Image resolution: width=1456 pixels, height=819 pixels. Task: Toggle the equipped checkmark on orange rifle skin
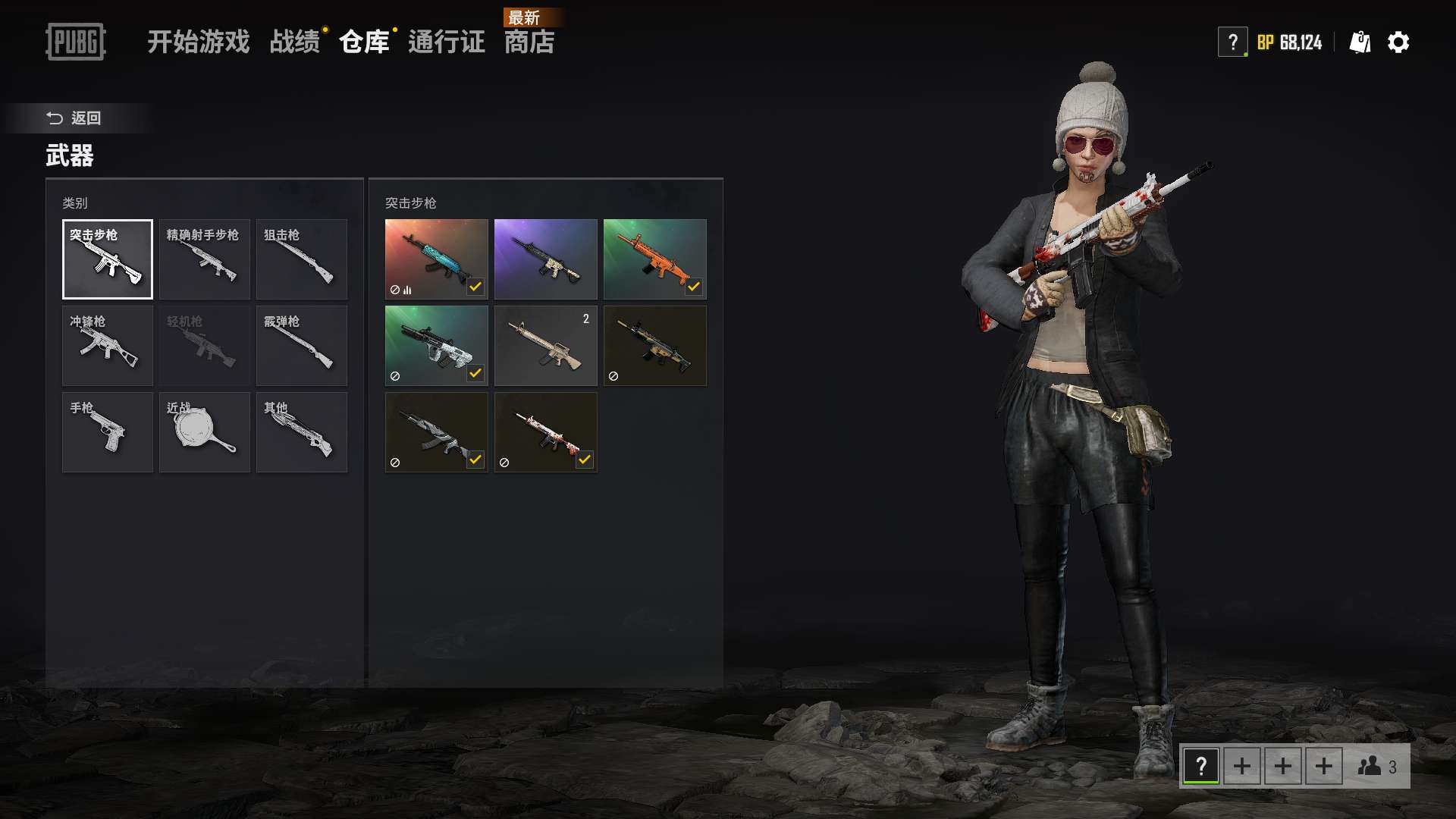[x=695, y=286]
